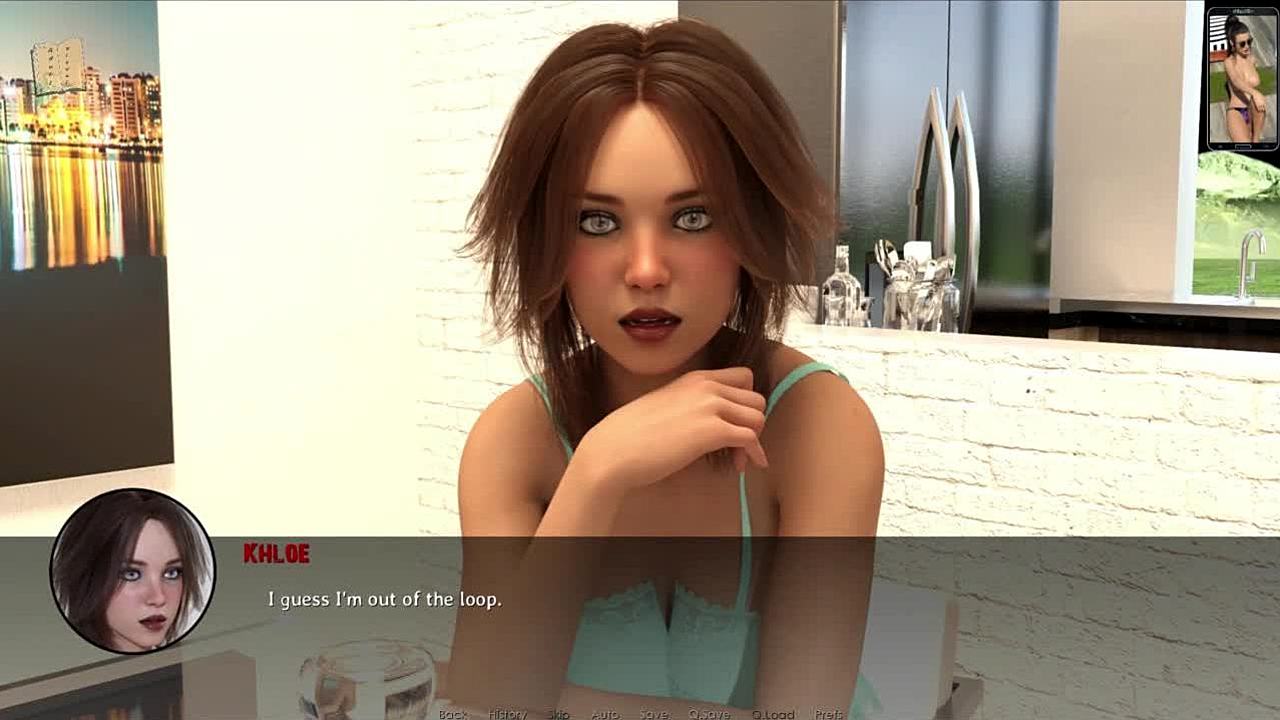Quick load with Q.Load
The height and width of the screenshot is (720, 1280).
click(x=773, y=714)
